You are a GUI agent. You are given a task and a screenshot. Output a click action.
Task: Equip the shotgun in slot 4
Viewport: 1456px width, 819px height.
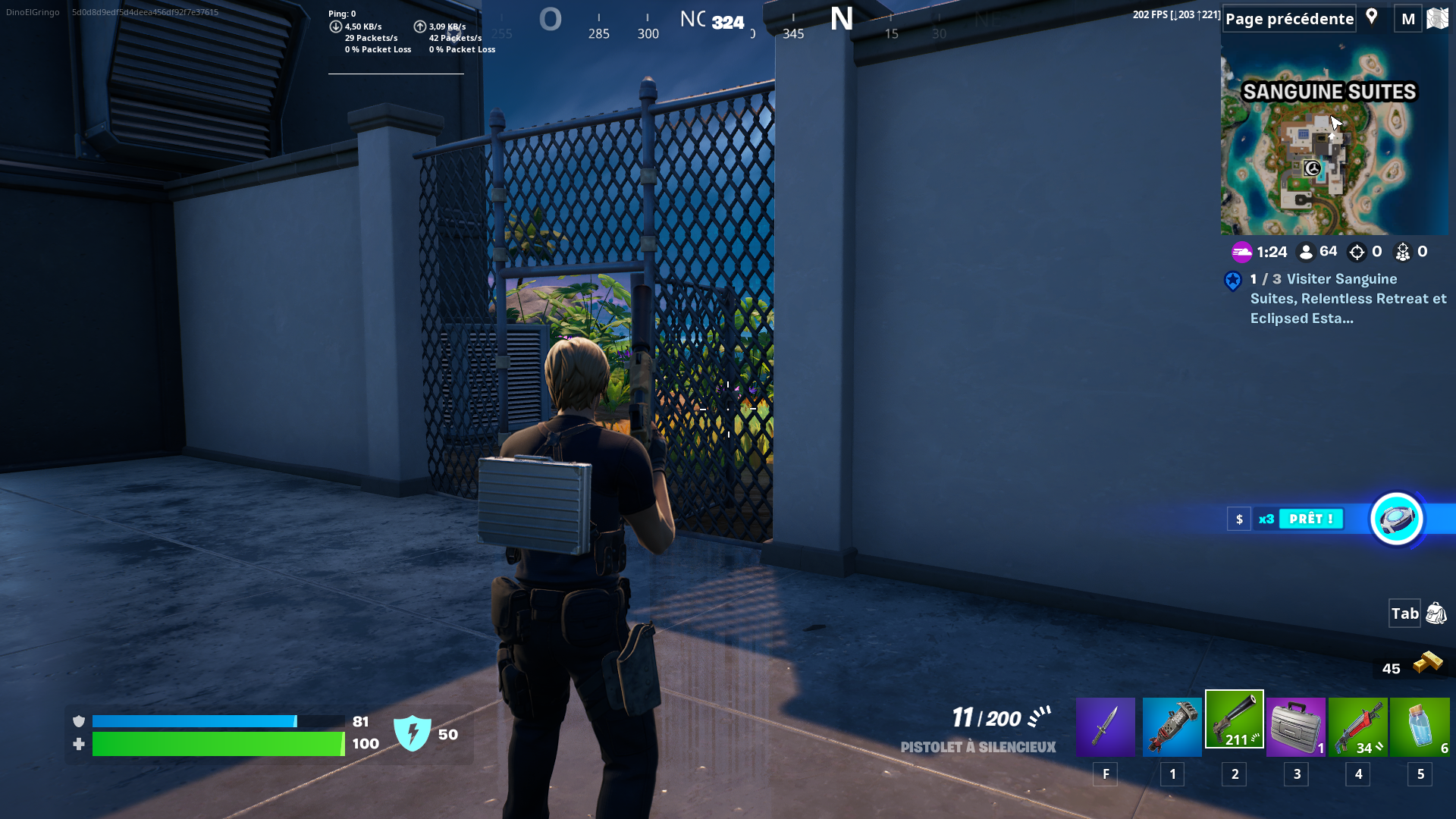click(1358, 726)
